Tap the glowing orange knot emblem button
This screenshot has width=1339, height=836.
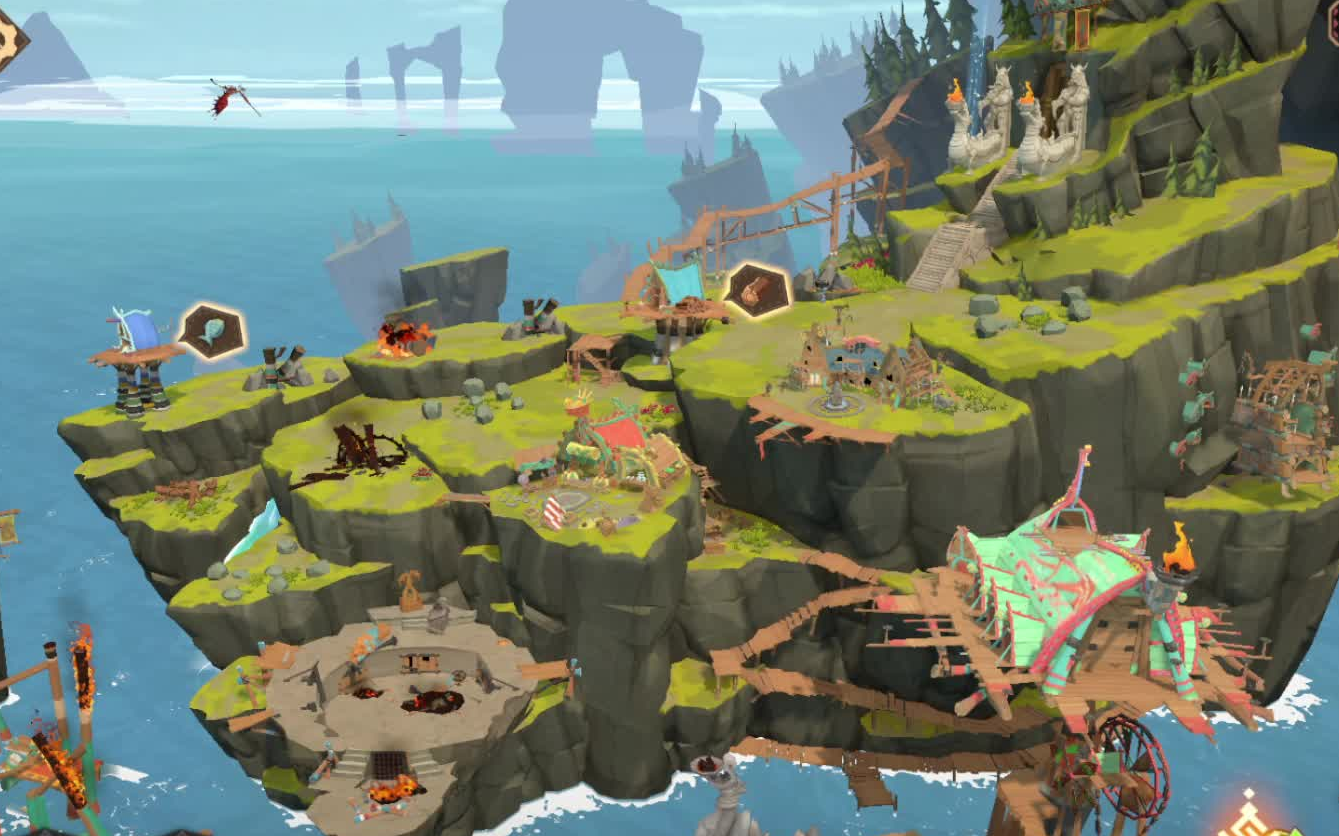1250,816
